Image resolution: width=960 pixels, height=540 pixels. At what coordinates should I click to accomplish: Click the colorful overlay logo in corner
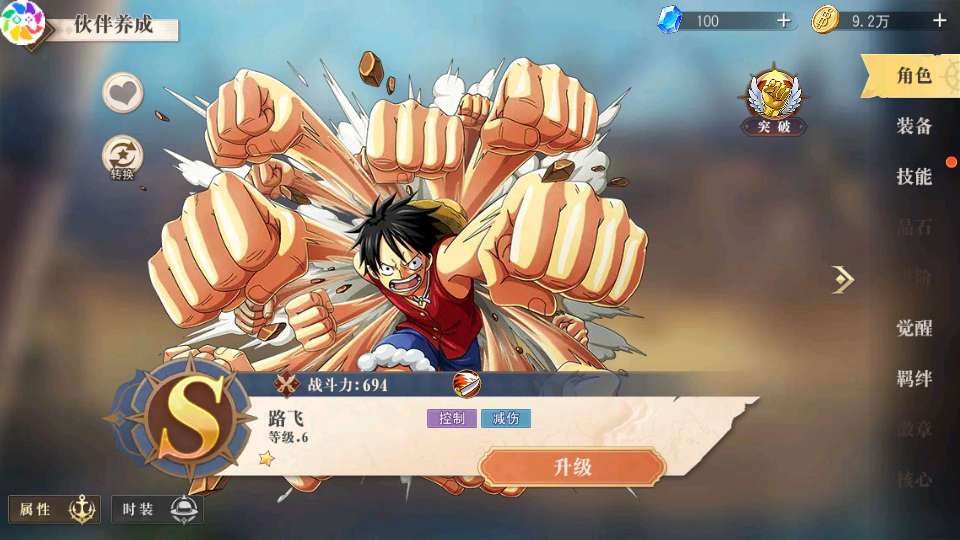point(22,22)
